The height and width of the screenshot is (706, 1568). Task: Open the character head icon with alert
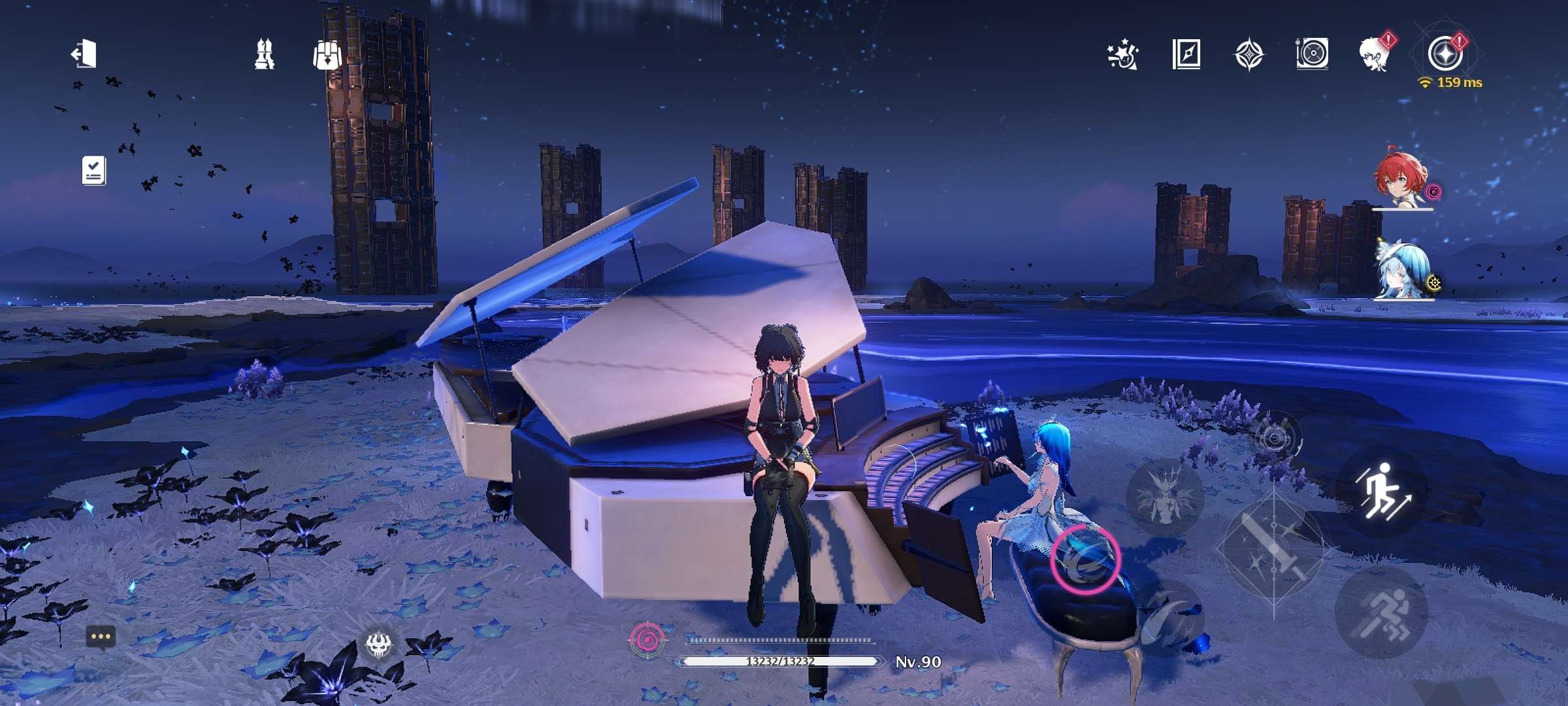coord(1375,52)
